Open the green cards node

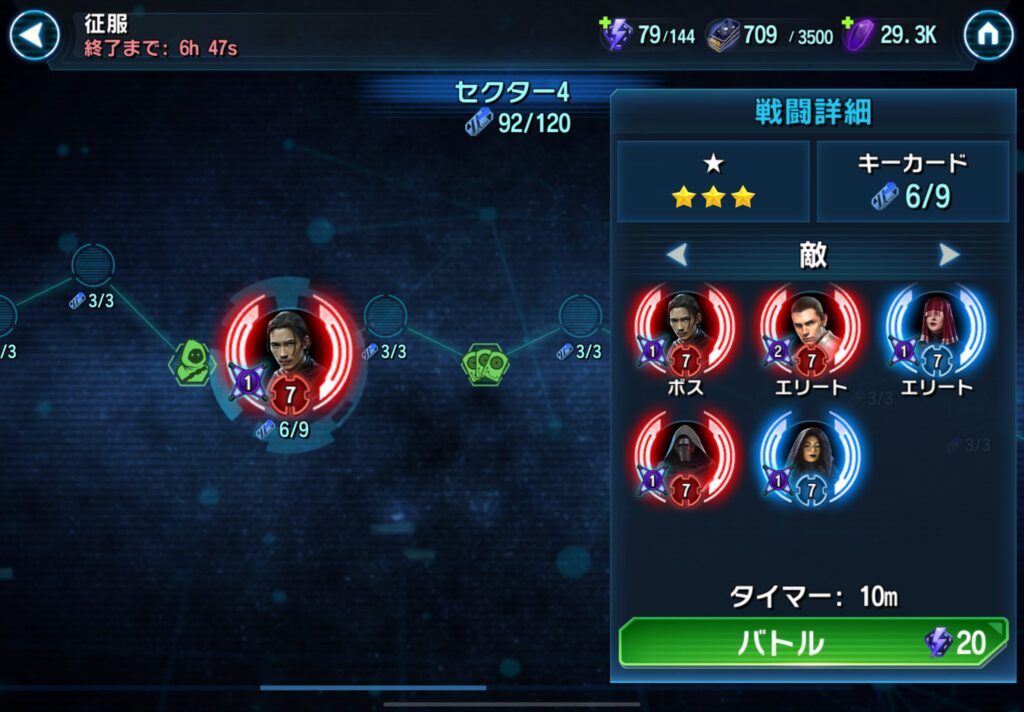click(x=485, y=364)
